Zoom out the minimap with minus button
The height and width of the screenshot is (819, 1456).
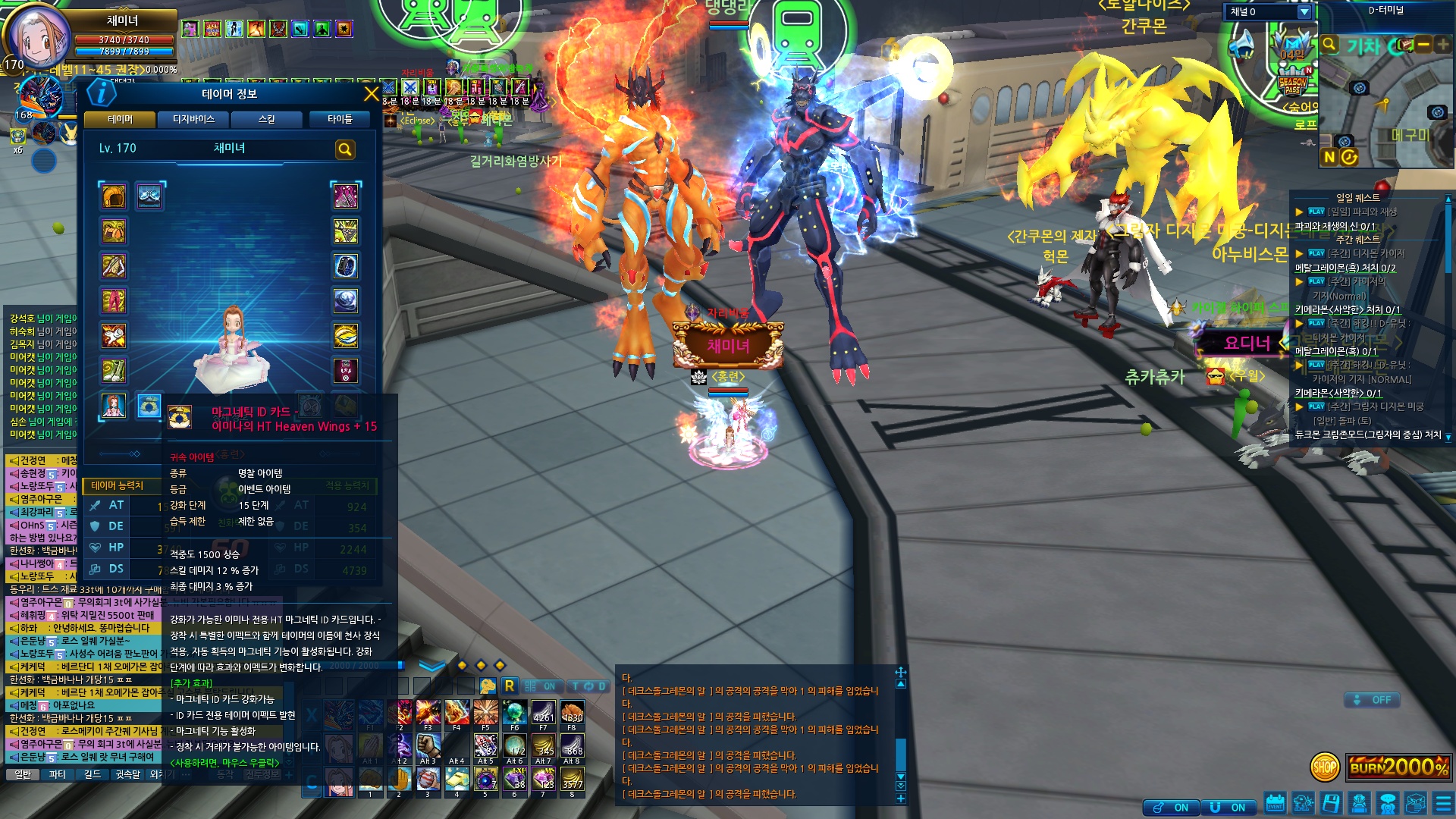coord(1423,45)
